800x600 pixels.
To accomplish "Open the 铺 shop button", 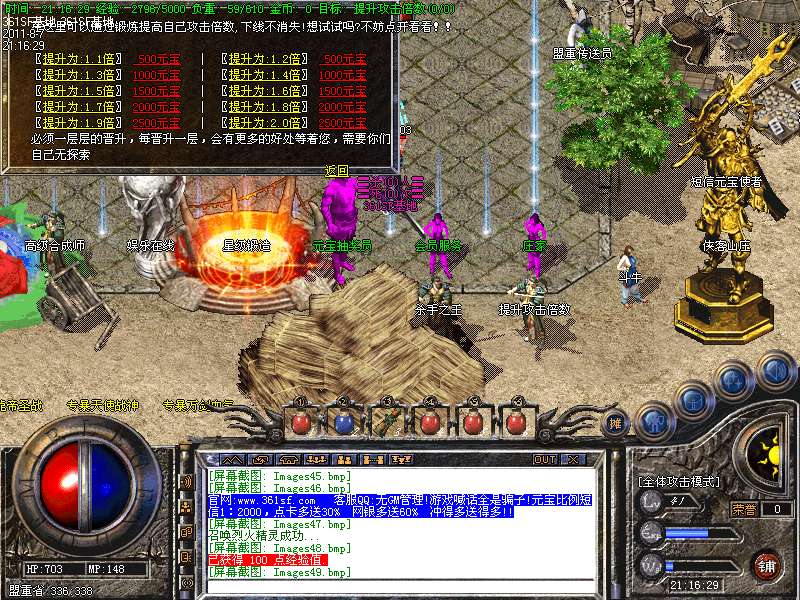I will coord(766,566).
